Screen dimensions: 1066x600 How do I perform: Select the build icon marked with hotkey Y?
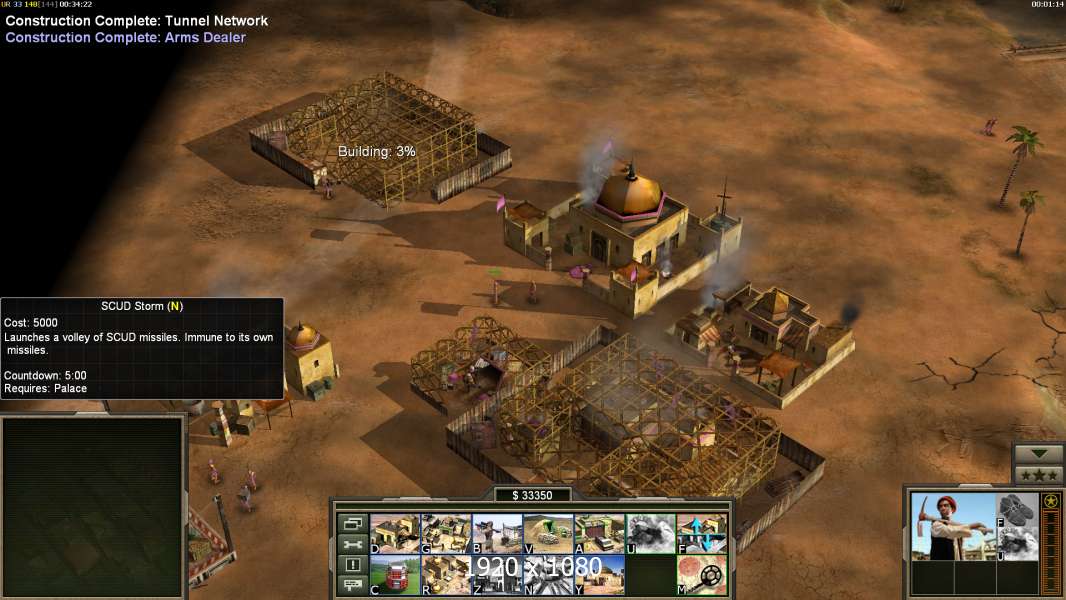pyautogui.click(x=599, y=575)
